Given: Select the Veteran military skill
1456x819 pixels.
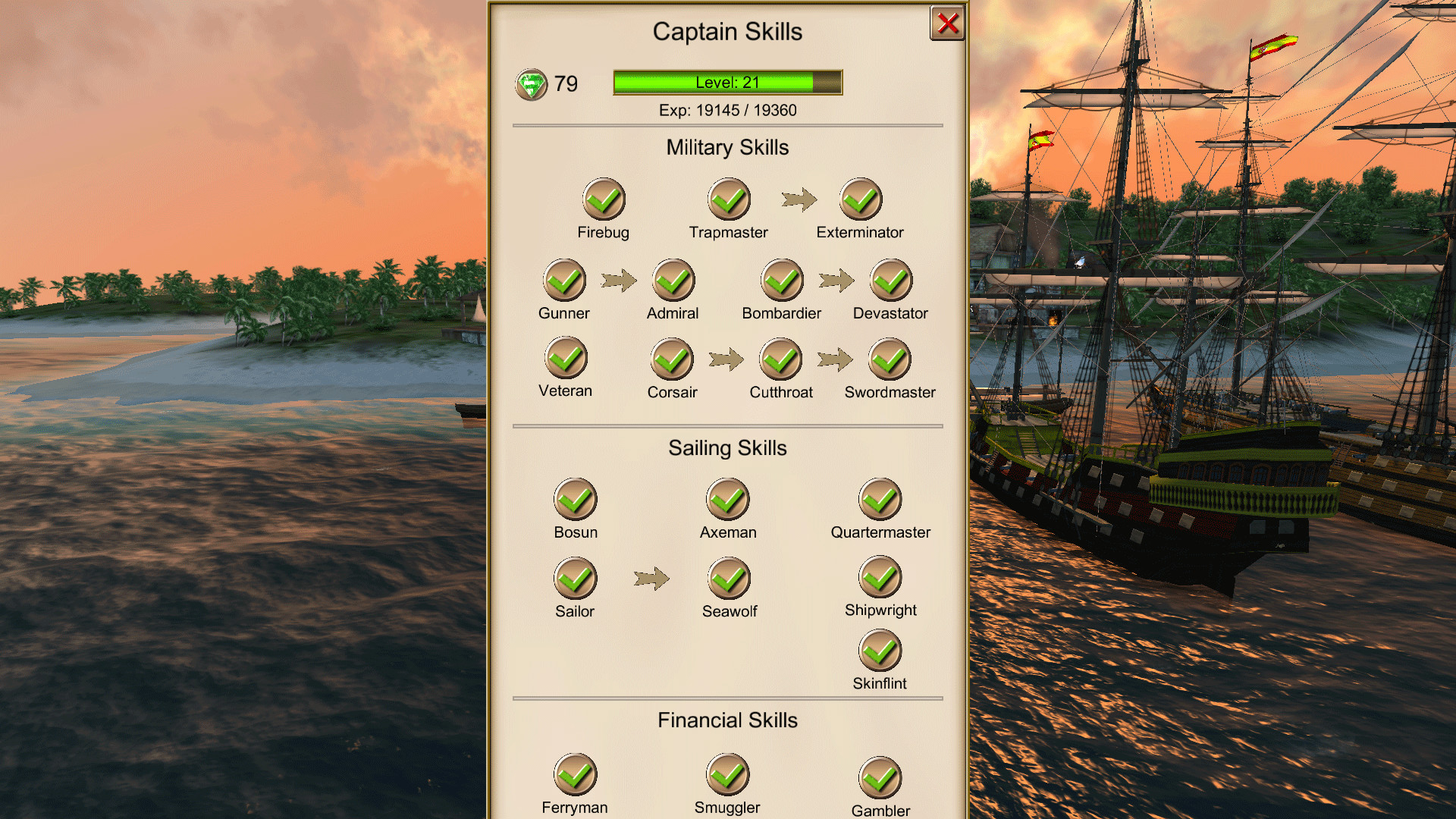Looking at the screenshot, I should [x=566, y=359].
